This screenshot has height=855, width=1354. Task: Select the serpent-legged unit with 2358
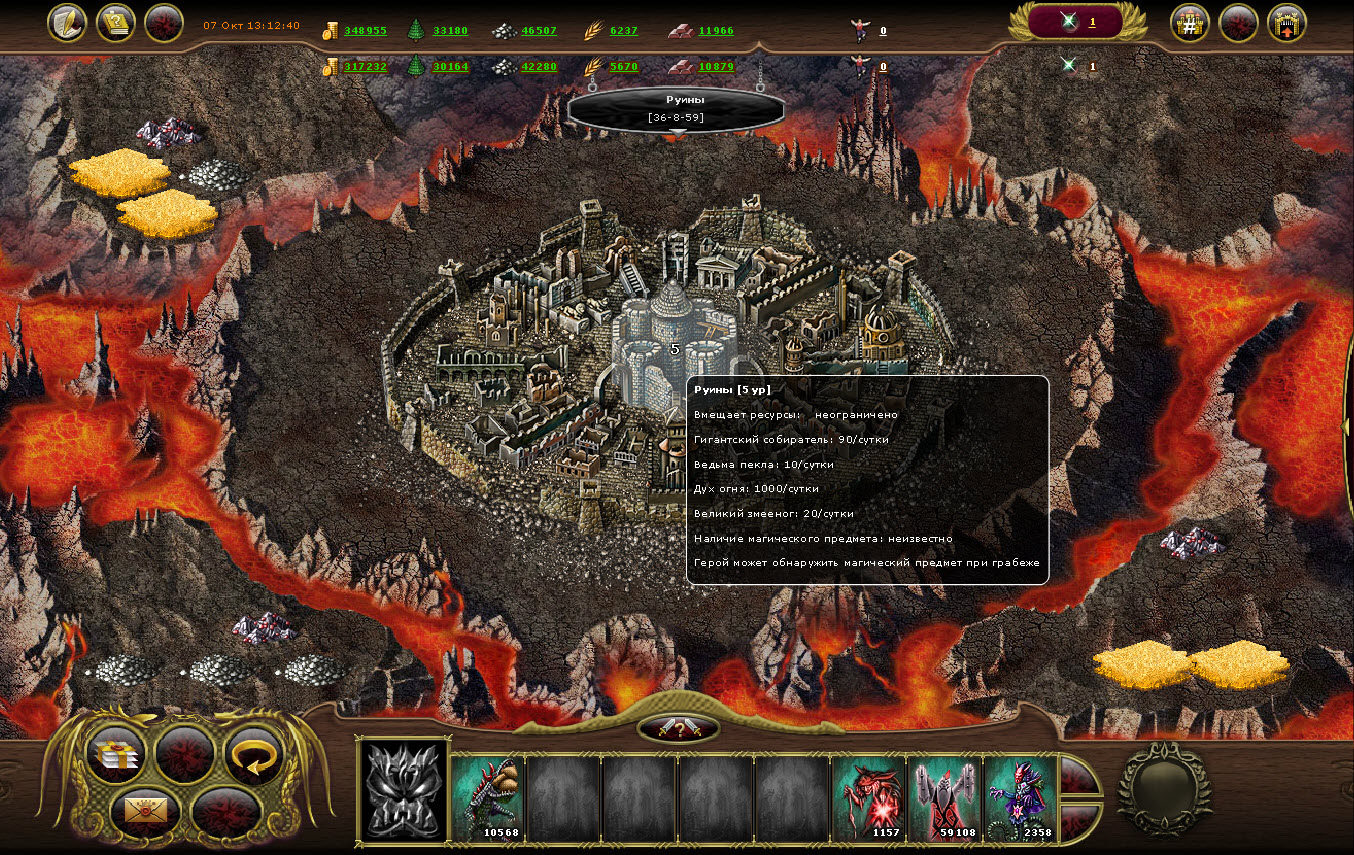point(1020,798)
